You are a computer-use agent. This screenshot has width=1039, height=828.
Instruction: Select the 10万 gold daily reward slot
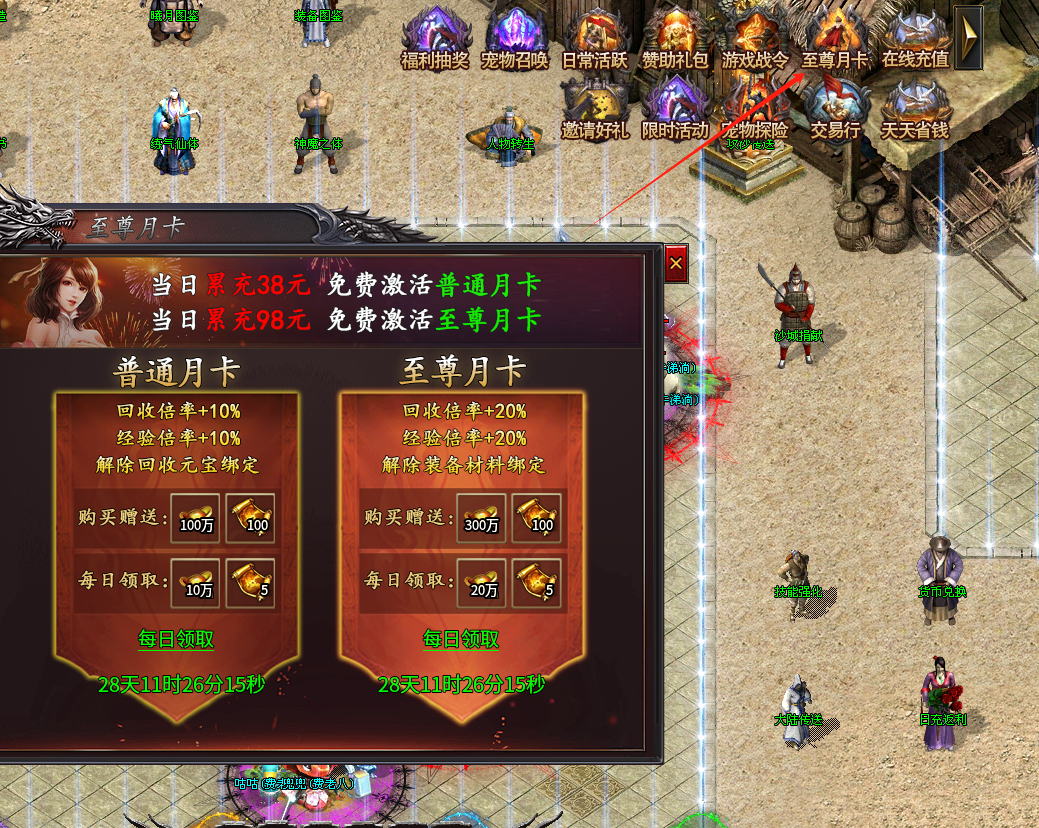click(x=196, y=583)
